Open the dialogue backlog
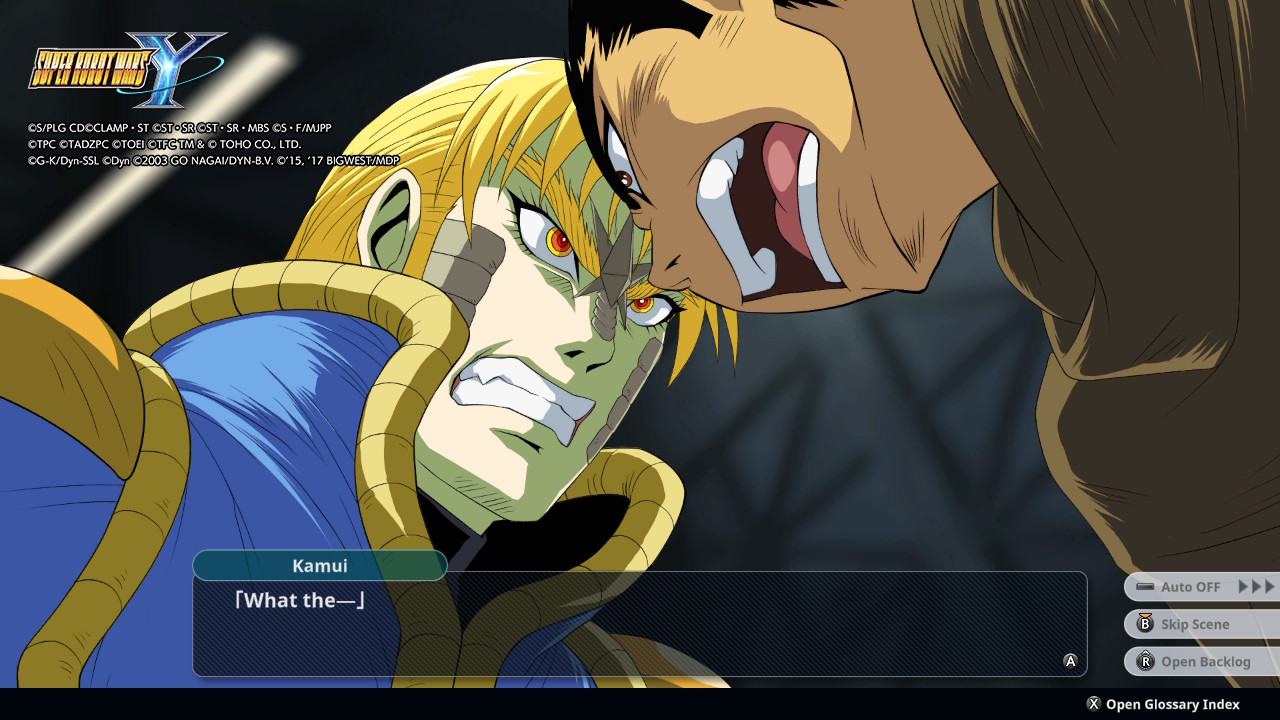This screenshot has height=720, width=1280. [x=1201, y=661]
